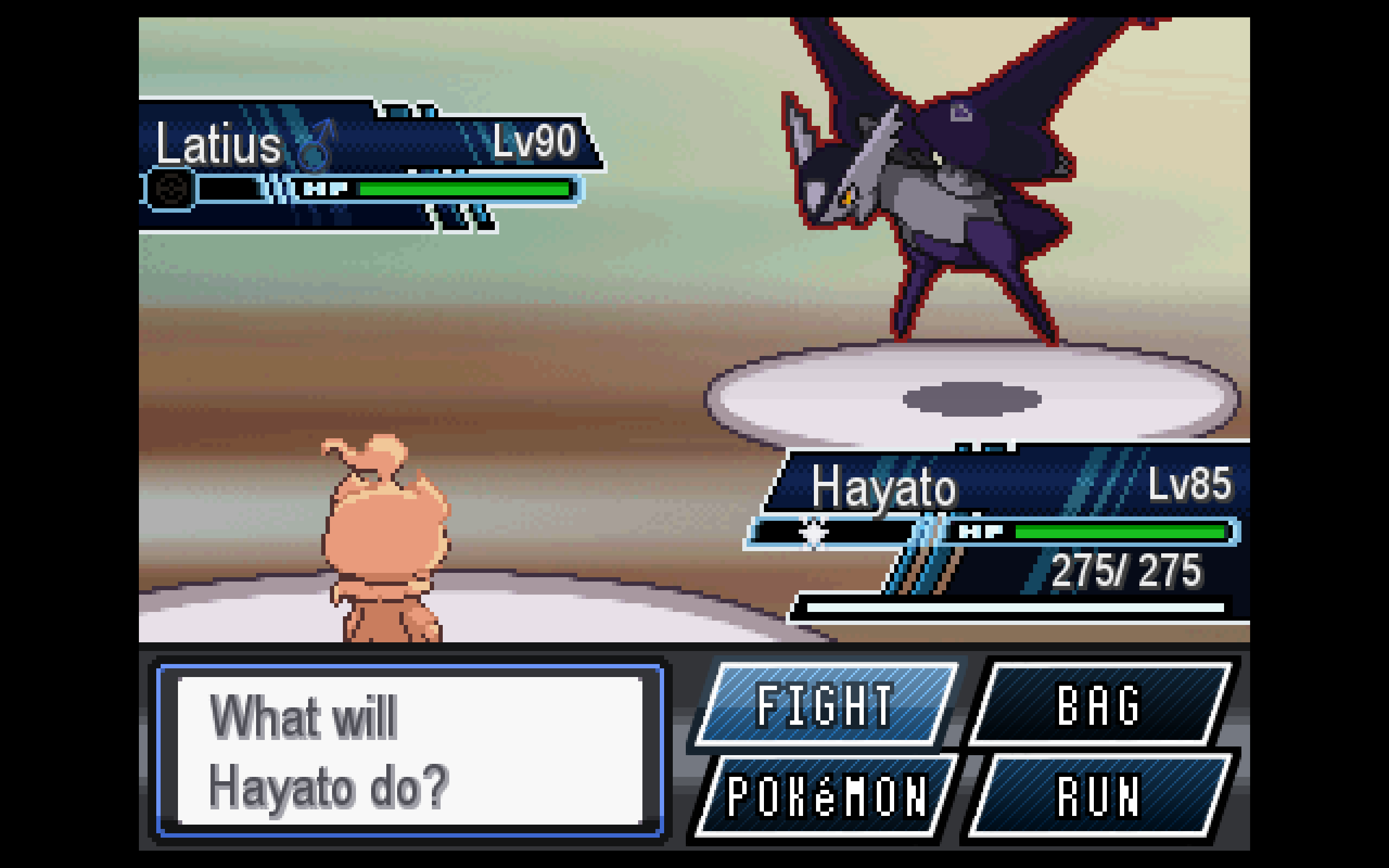The width and height of the screenshot is (1389, 868).
Task: Choose the FIGHT command
Action: [825, 704]
